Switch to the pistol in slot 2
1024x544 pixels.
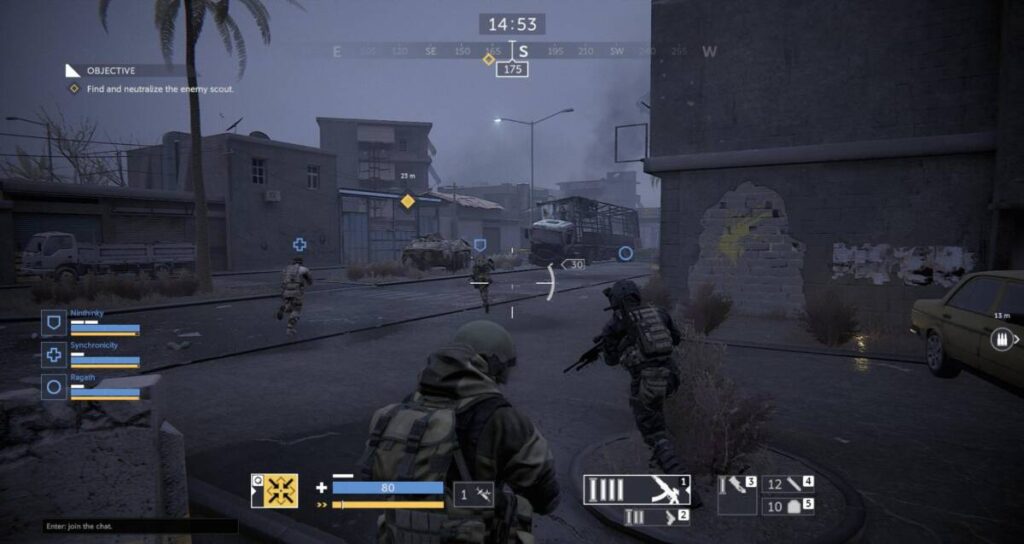tap(656, 517)
